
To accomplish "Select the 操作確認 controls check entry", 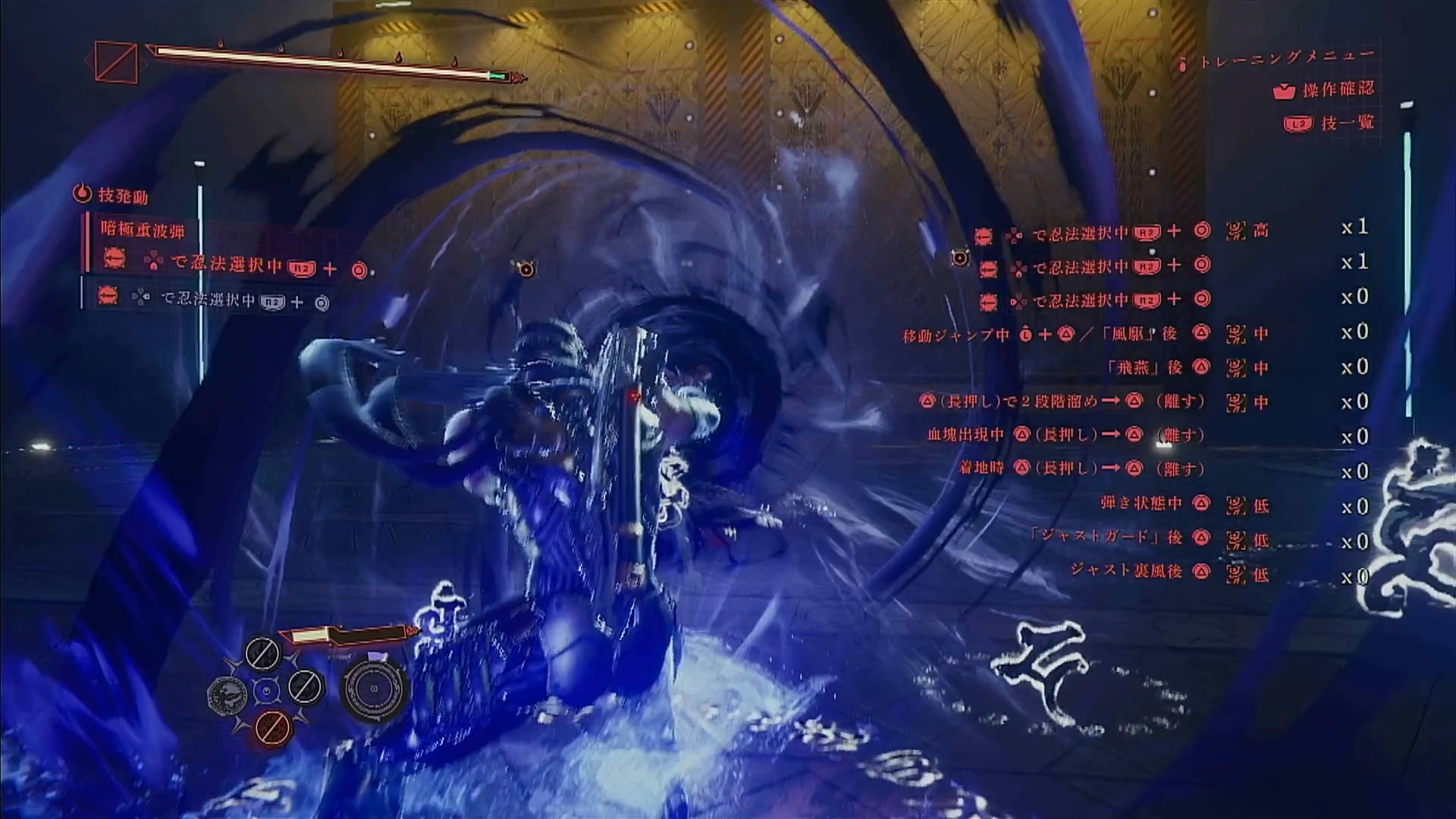I will coord(1337,89).
